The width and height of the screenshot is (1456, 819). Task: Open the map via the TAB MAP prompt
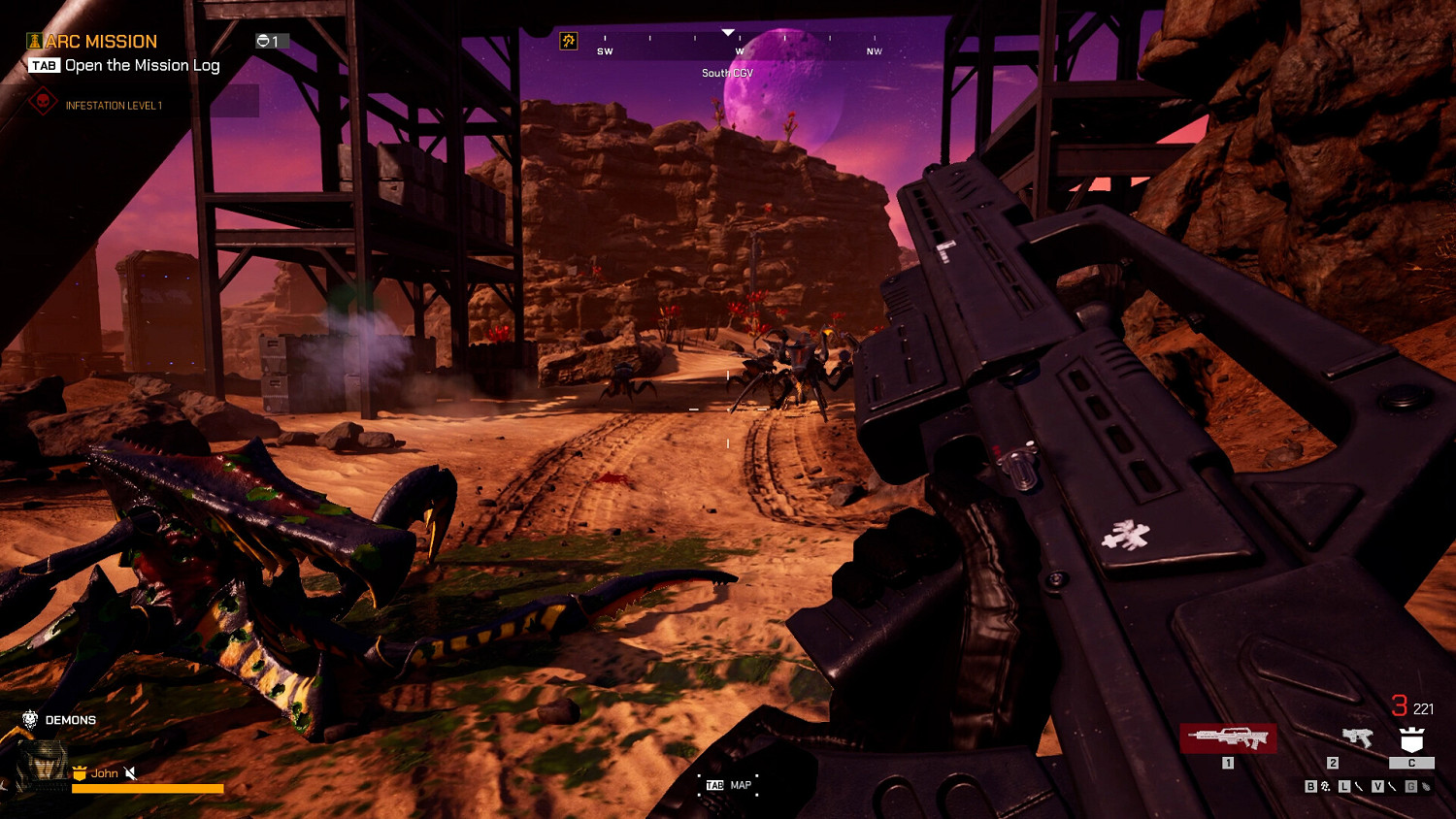click(x=728, y=785)
